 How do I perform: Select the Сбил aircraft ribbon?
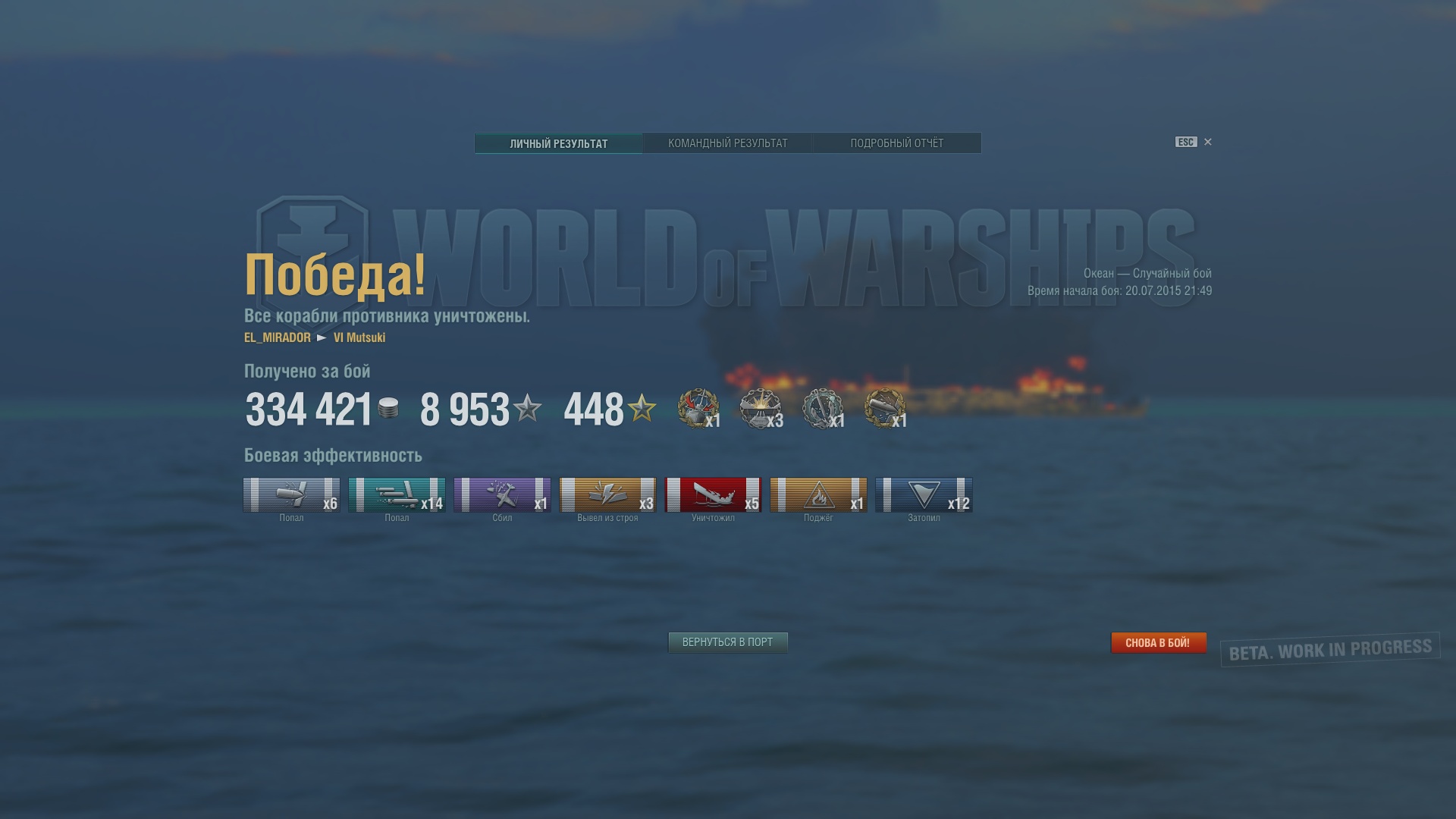click(502, 495)
